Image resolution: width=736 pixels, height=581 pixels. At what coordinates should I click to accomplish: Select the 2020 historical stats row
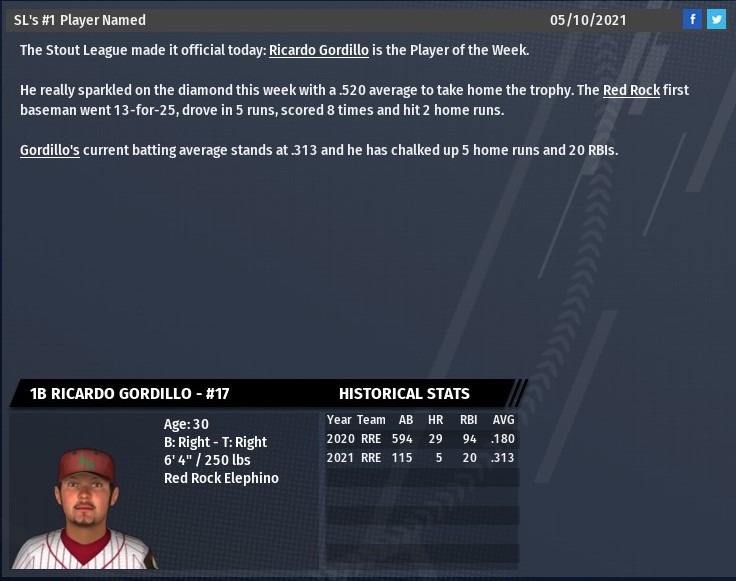point(421,439)
